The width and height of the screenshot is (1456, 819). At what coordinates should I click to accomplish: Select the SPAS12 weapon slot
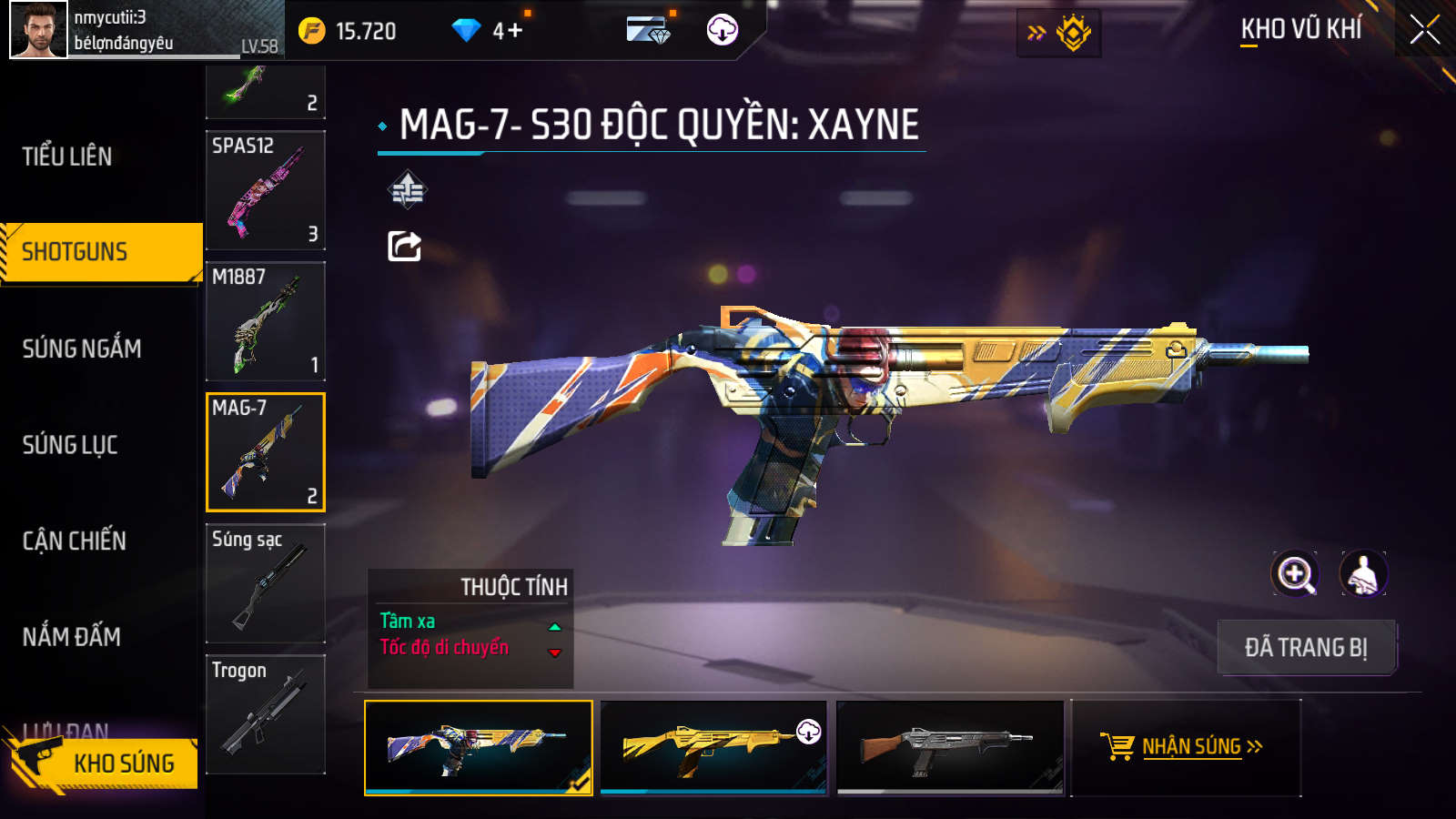tap(266, 190)
